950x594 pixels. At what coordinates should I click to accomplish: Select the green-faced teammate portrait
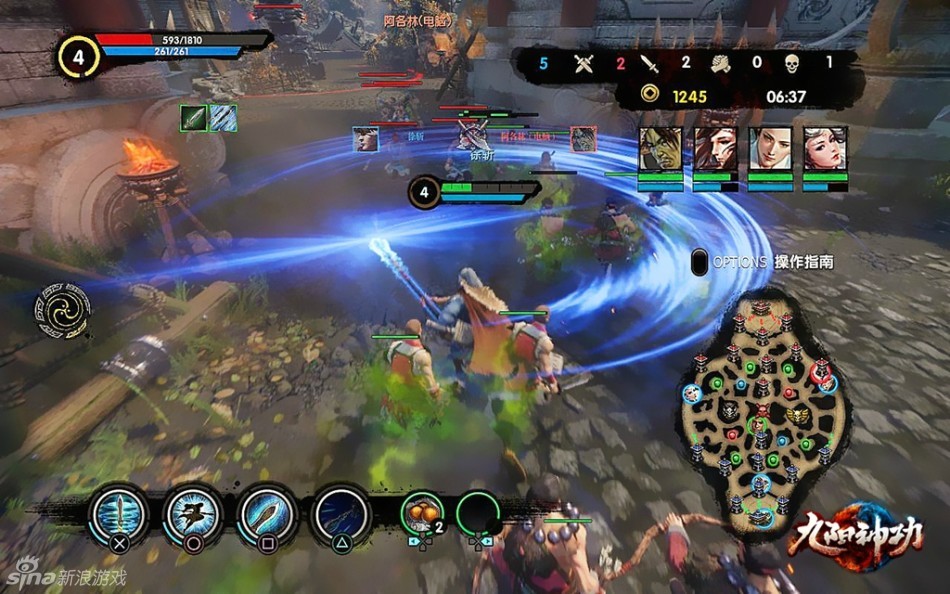tap(660, 149)
